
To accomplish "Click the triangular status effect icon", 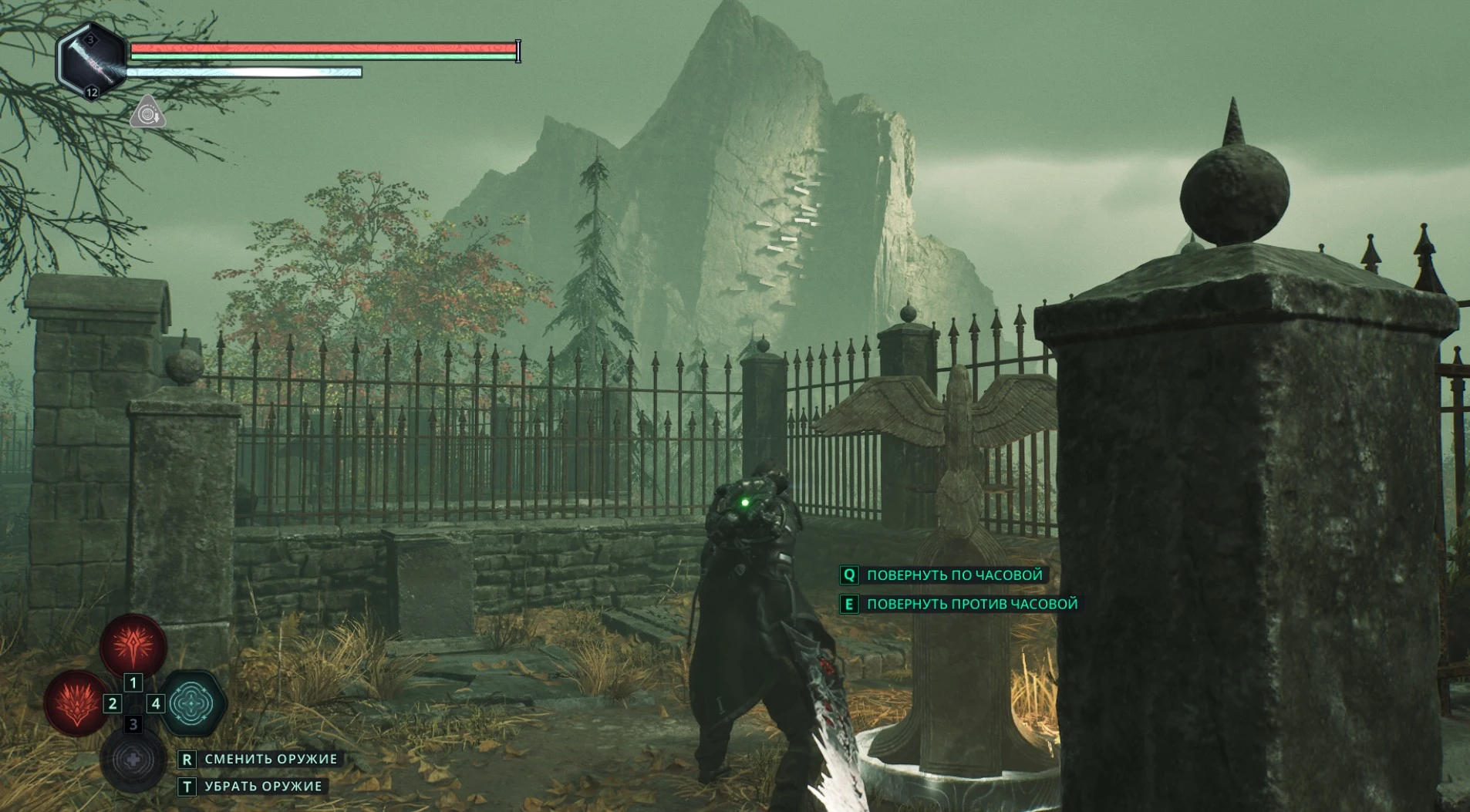I will click(147, 113).
